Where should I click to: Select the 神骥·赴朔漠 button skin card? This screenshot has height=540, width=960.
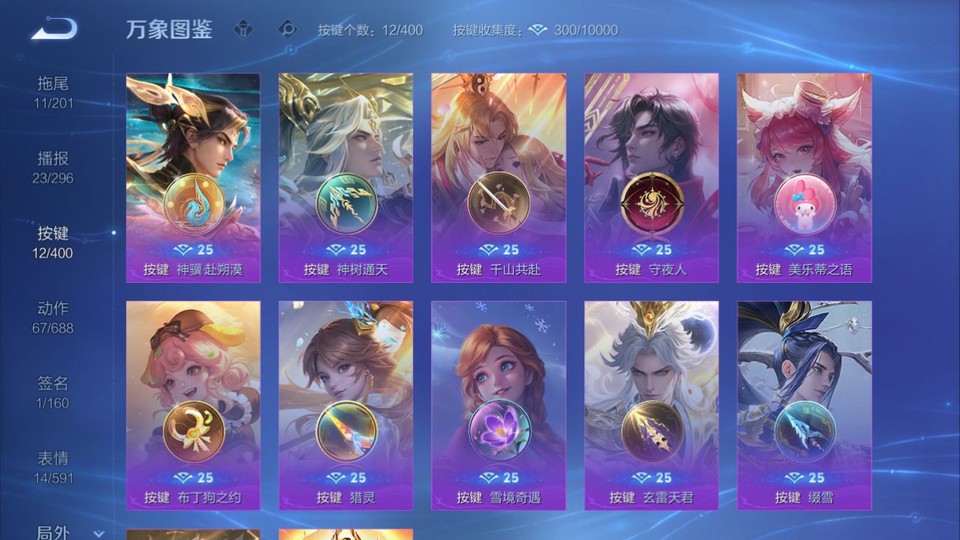[193, 177]
